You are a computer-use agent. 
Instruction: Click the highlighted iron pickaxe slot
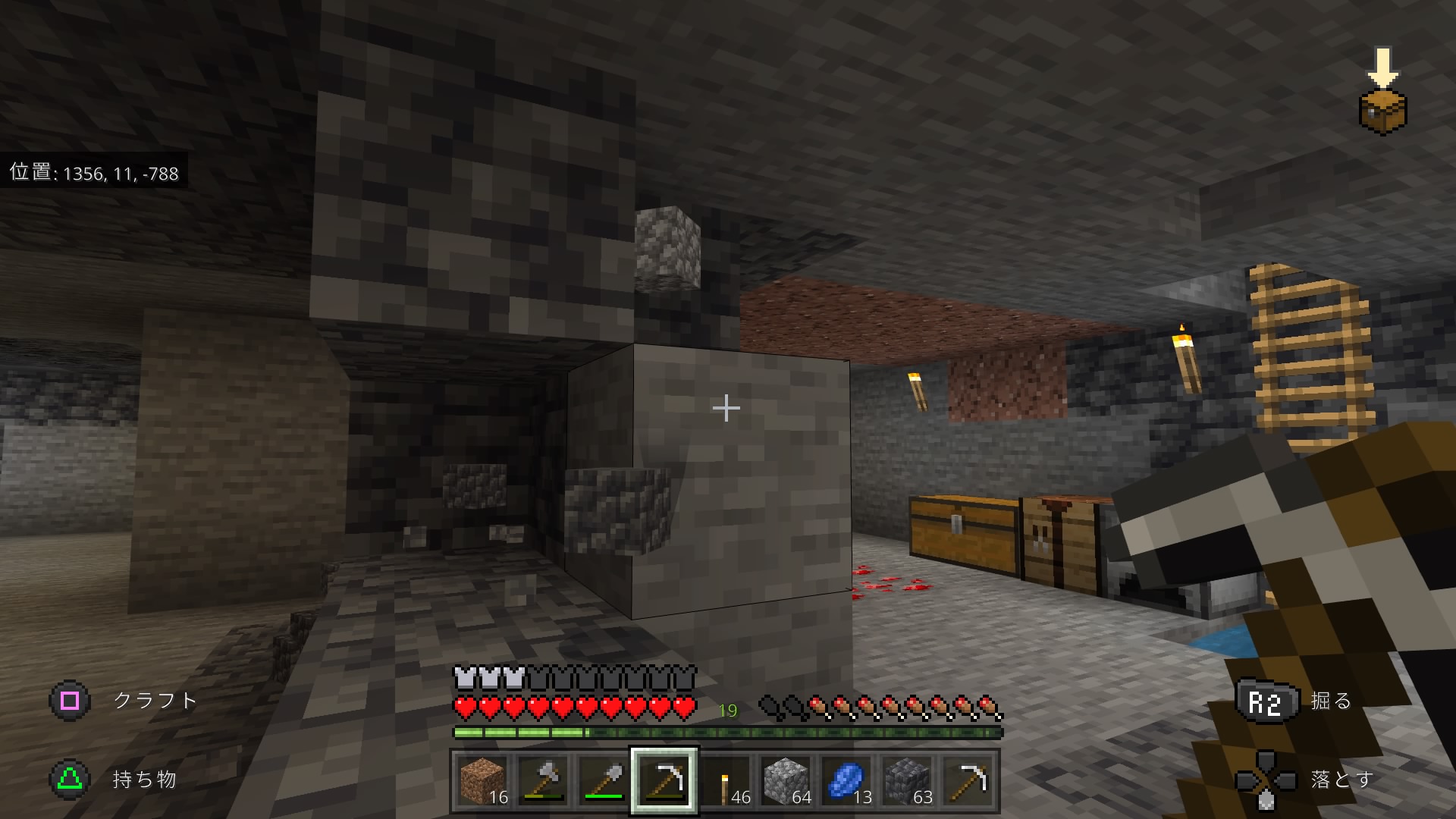coord(664,780)
